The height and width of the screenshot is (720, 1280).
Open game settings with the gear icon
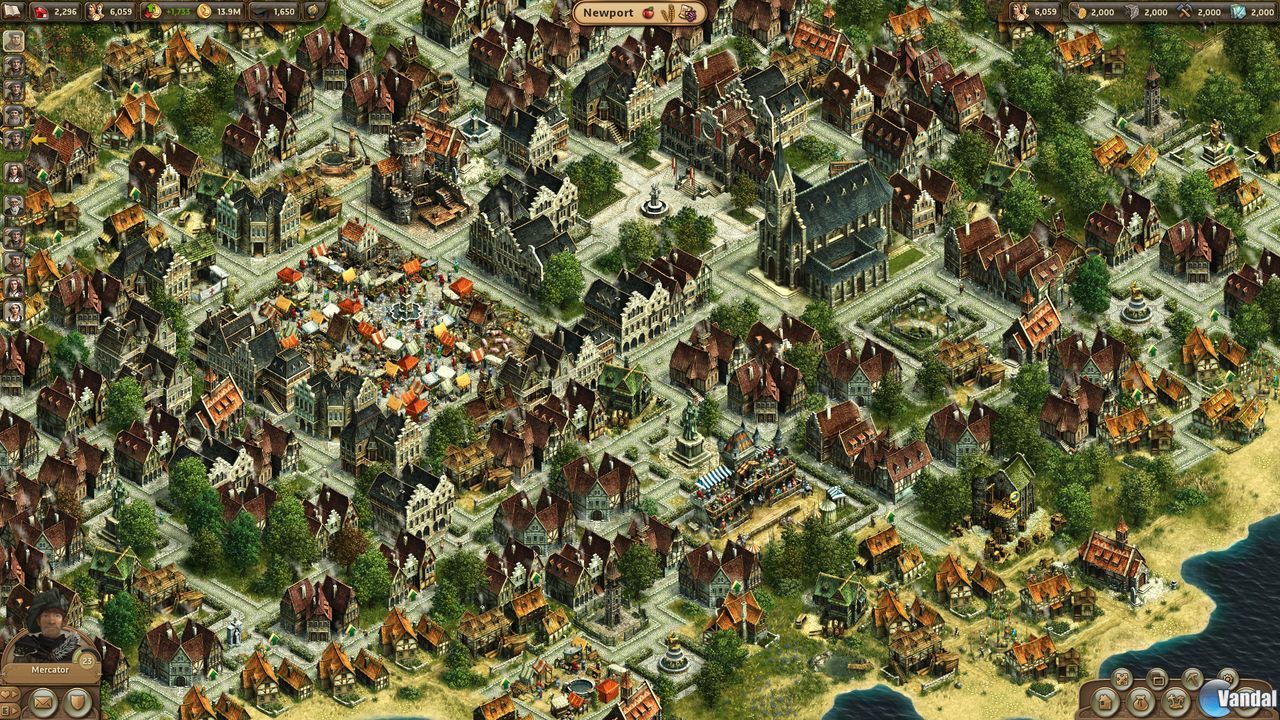[x=1227, y=678]
